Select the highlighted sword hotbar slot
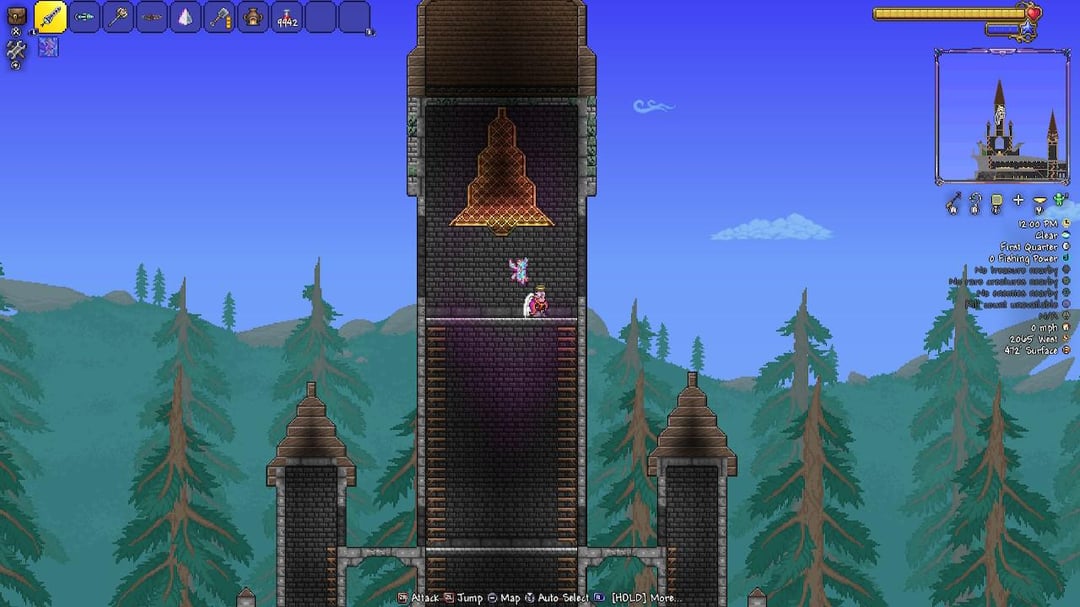 tap(51, 17)
